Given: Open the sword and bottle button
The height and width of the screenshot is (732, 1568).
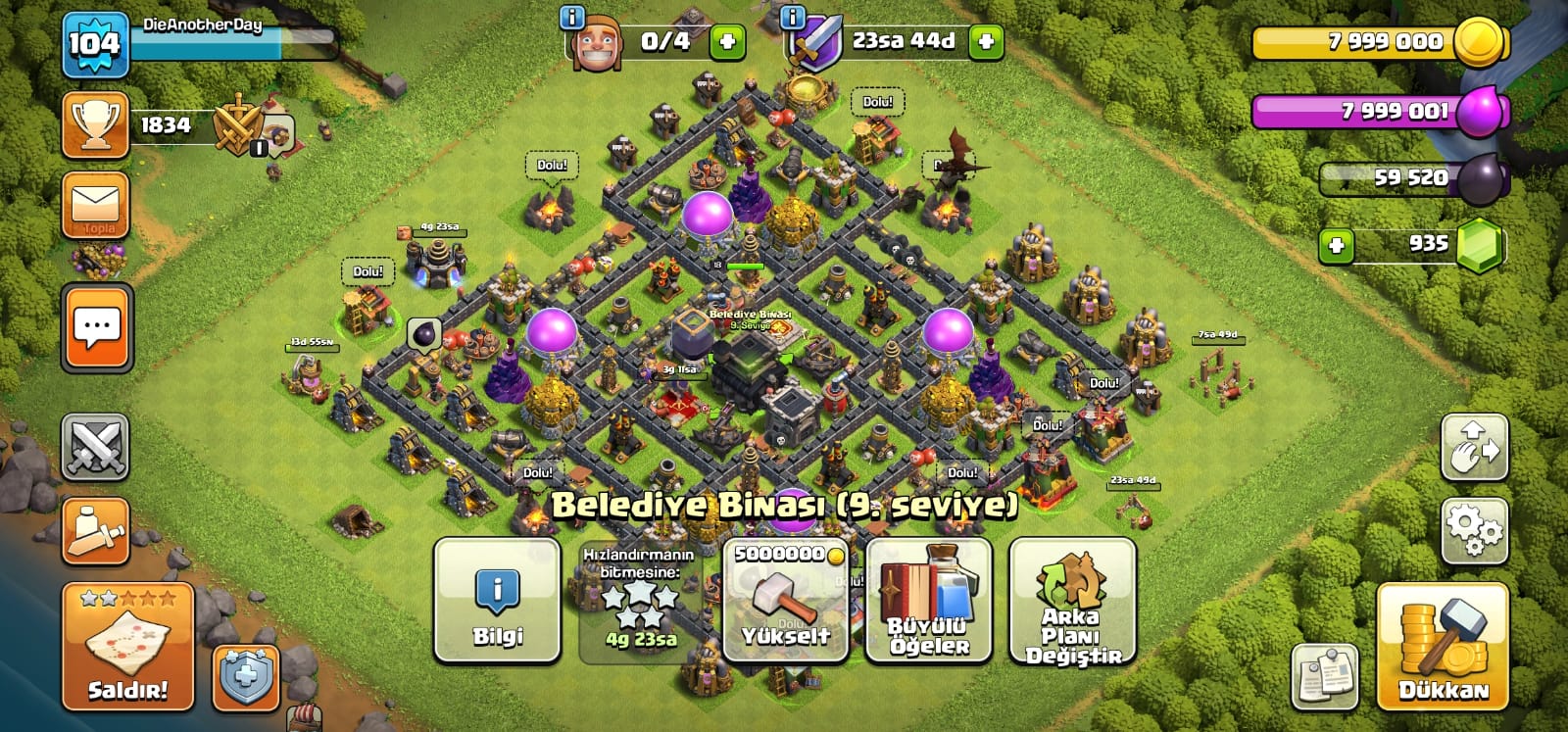Looking at the screenshot, I should (x=96, y=530).
